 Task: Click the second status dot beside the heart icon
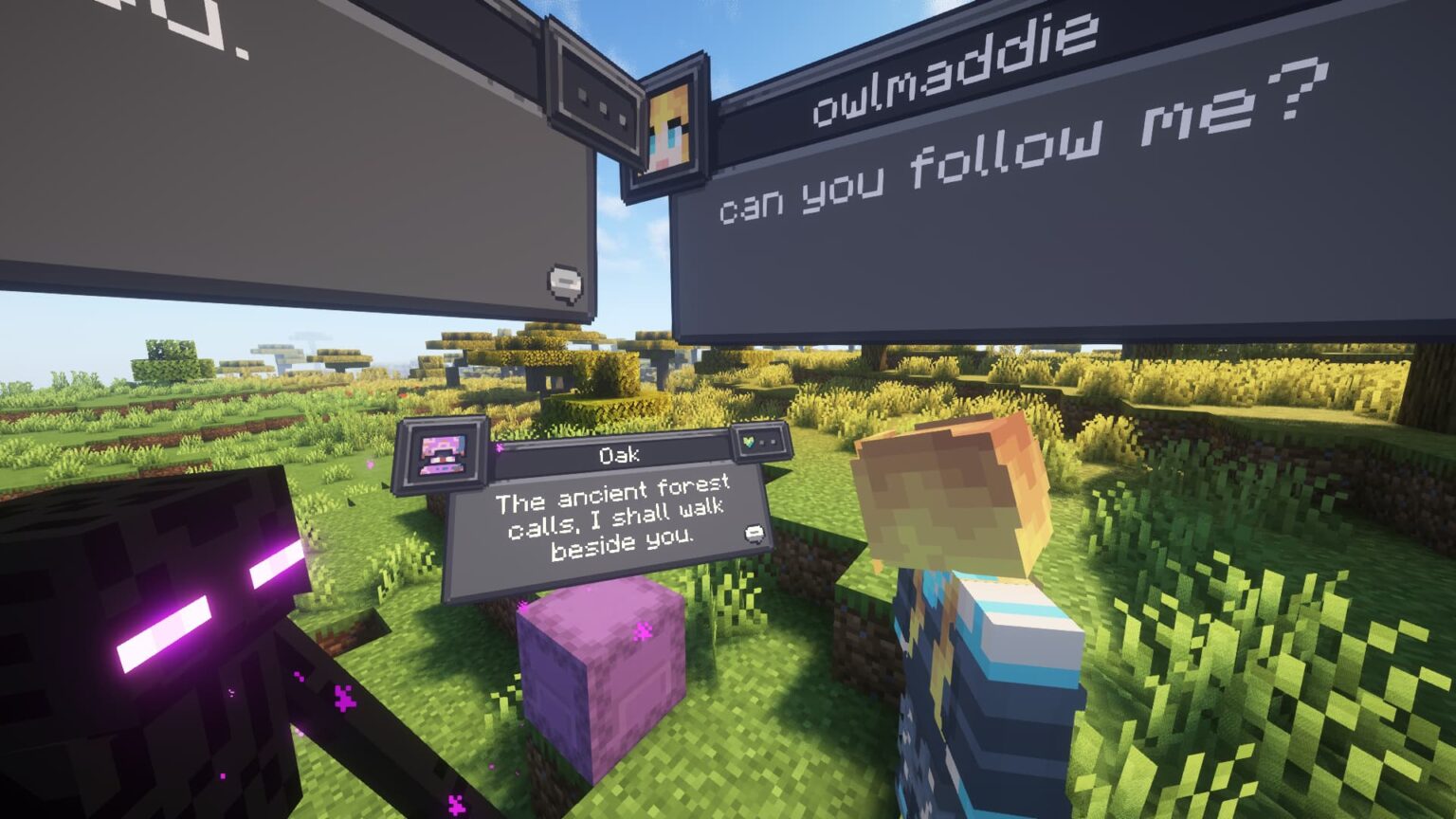775,442
